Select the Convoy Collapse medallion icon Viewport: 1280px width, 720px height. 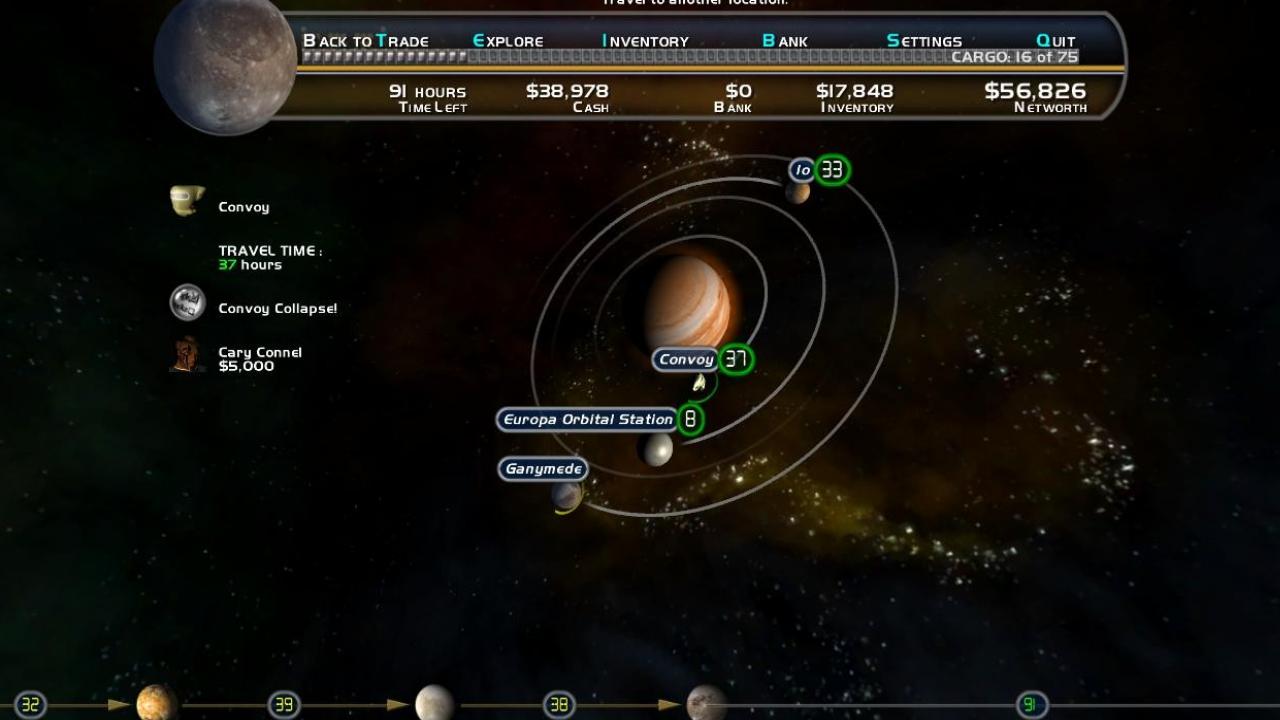[x=188, y=303]
